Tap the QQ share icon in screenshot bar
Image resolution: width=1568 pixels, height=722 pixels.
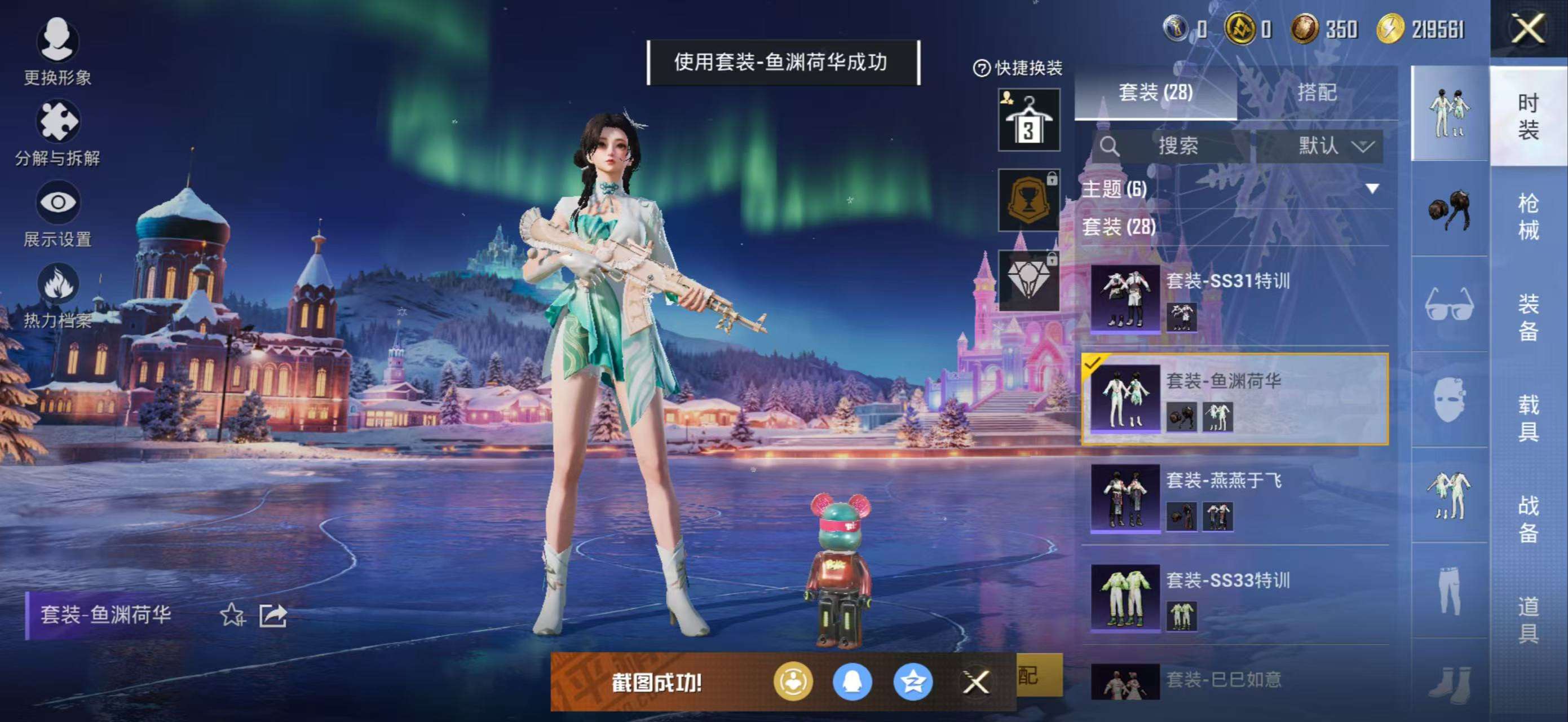[855, 683]
